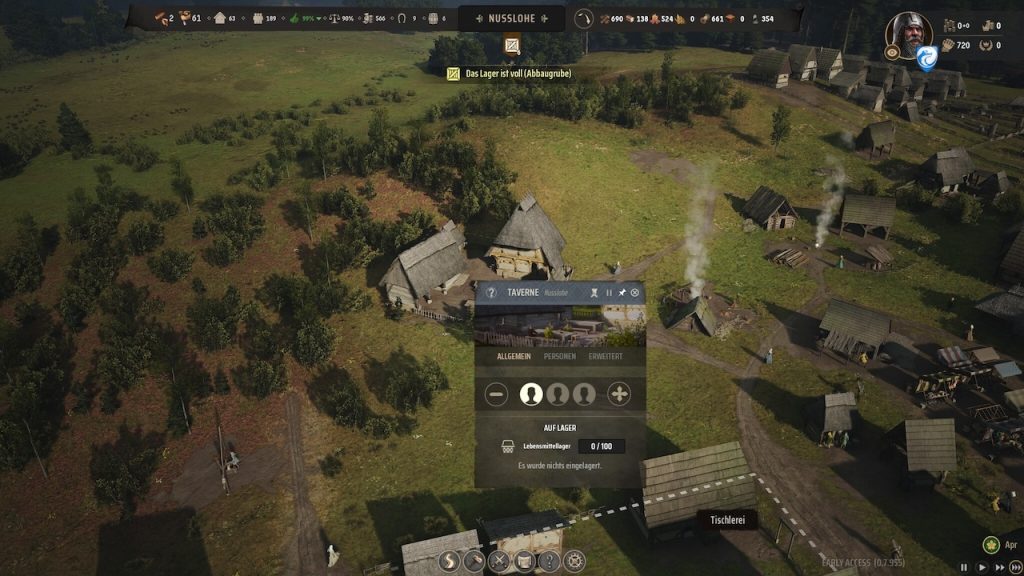Open the Erweitert tab

tap(606, 355)
